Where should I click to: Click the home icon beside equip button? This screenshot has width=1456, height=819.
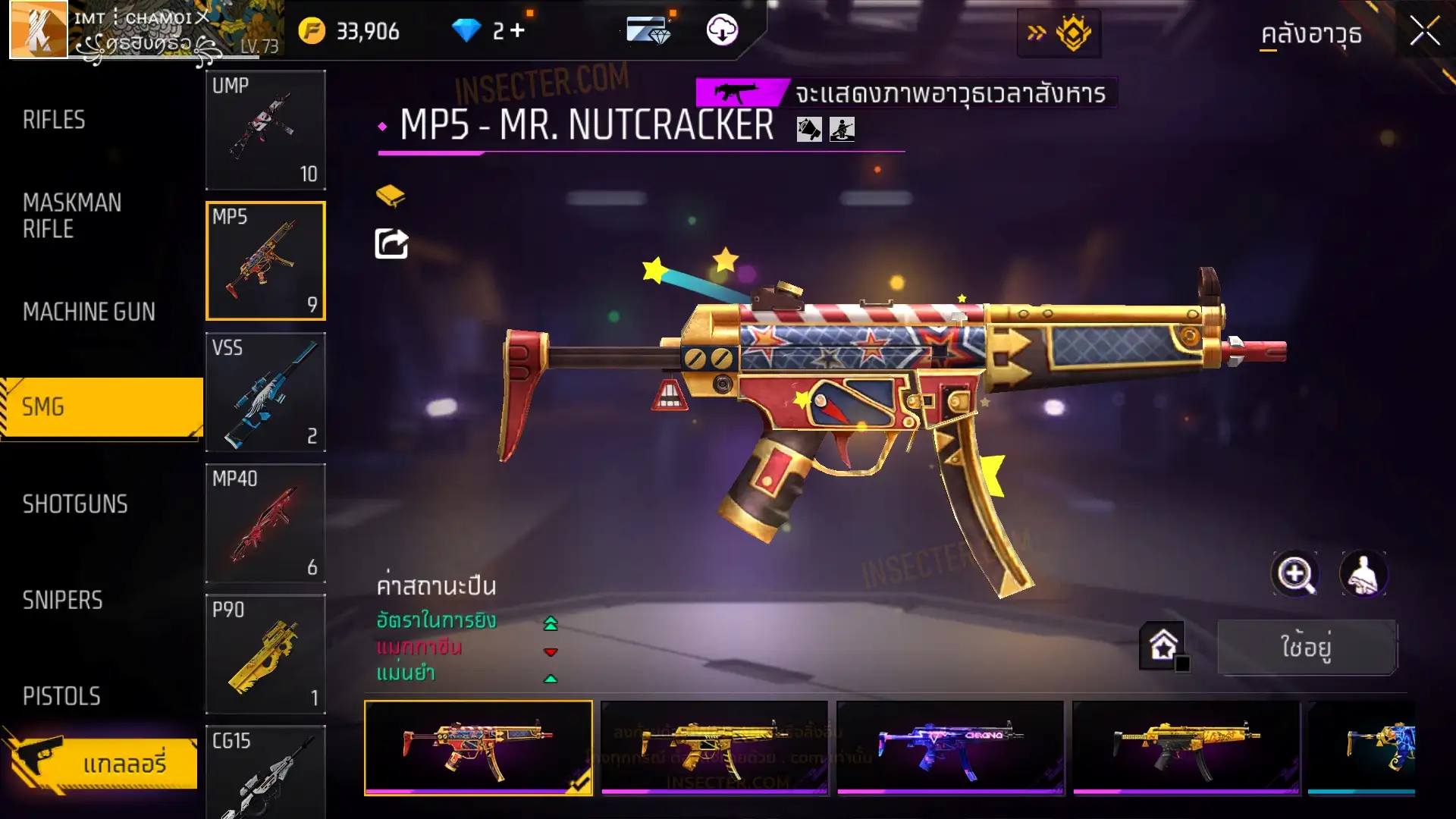(x=1163, y=646)
